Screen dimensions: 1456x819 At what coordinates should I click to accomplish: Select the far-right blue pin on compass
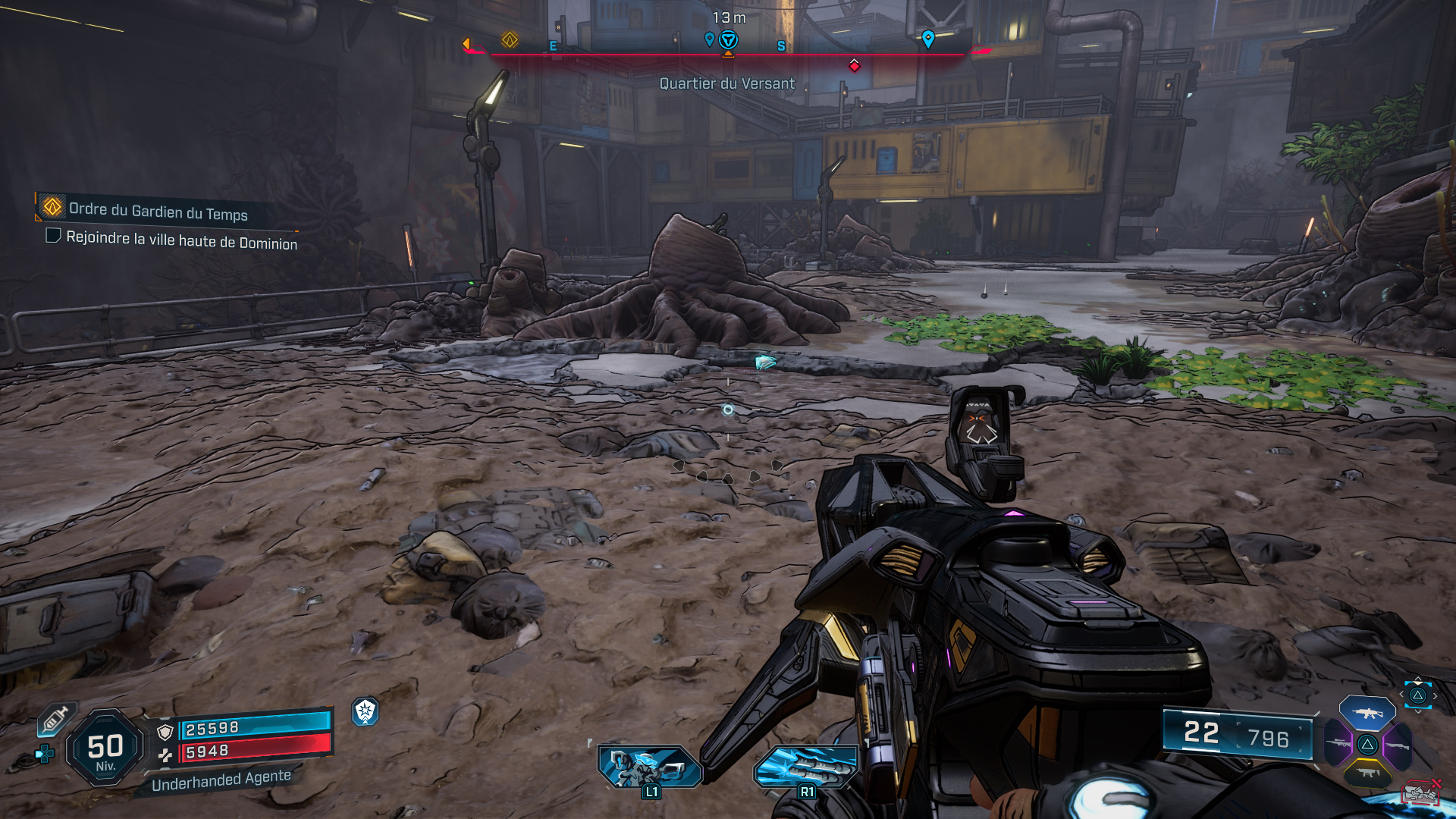pyautogui.click(x=927, y=38)
